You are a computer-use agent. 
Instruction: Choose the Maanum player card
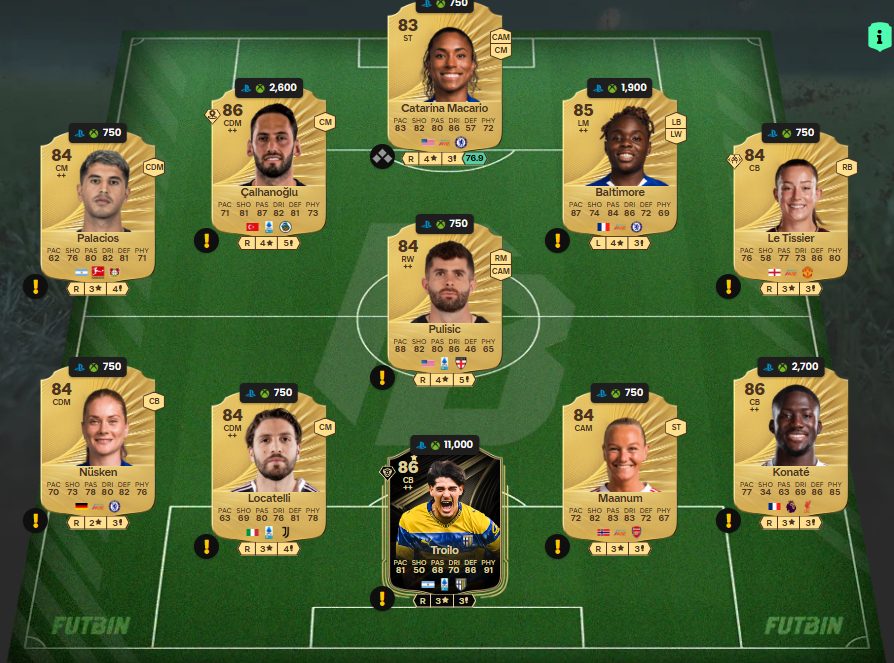(619, 465)
